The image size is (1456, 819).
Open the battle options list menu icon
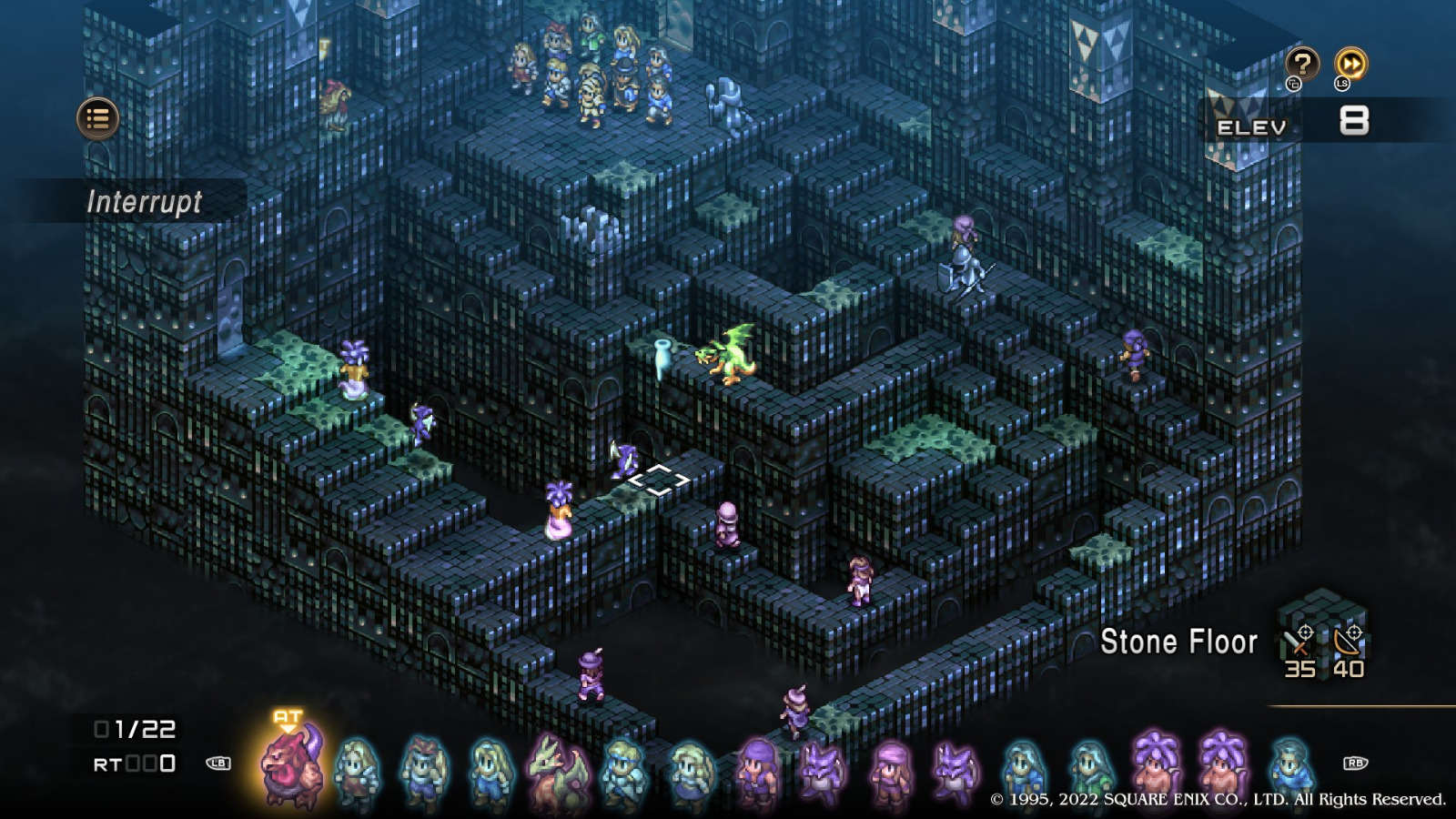[x=97, y=118]
